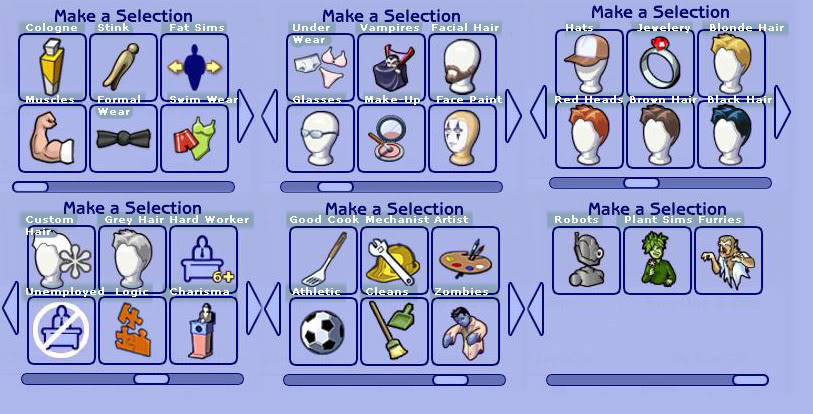Image resolution: width=813 pixels, height=414 pixels.
Task: Choose the Robots icon
Action: point(586,260)
